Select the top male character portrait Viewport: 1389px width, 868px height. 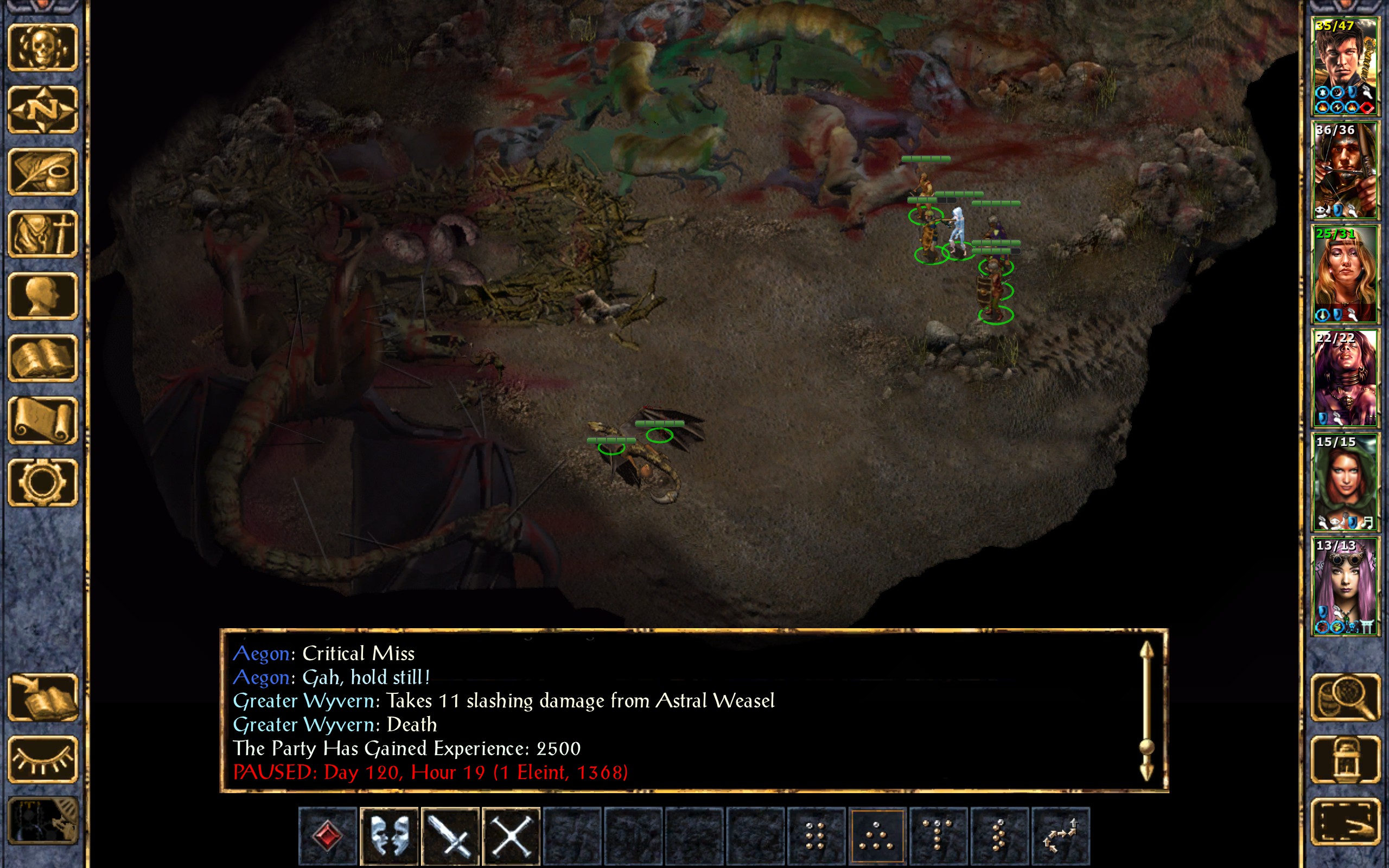[1345, 67]
